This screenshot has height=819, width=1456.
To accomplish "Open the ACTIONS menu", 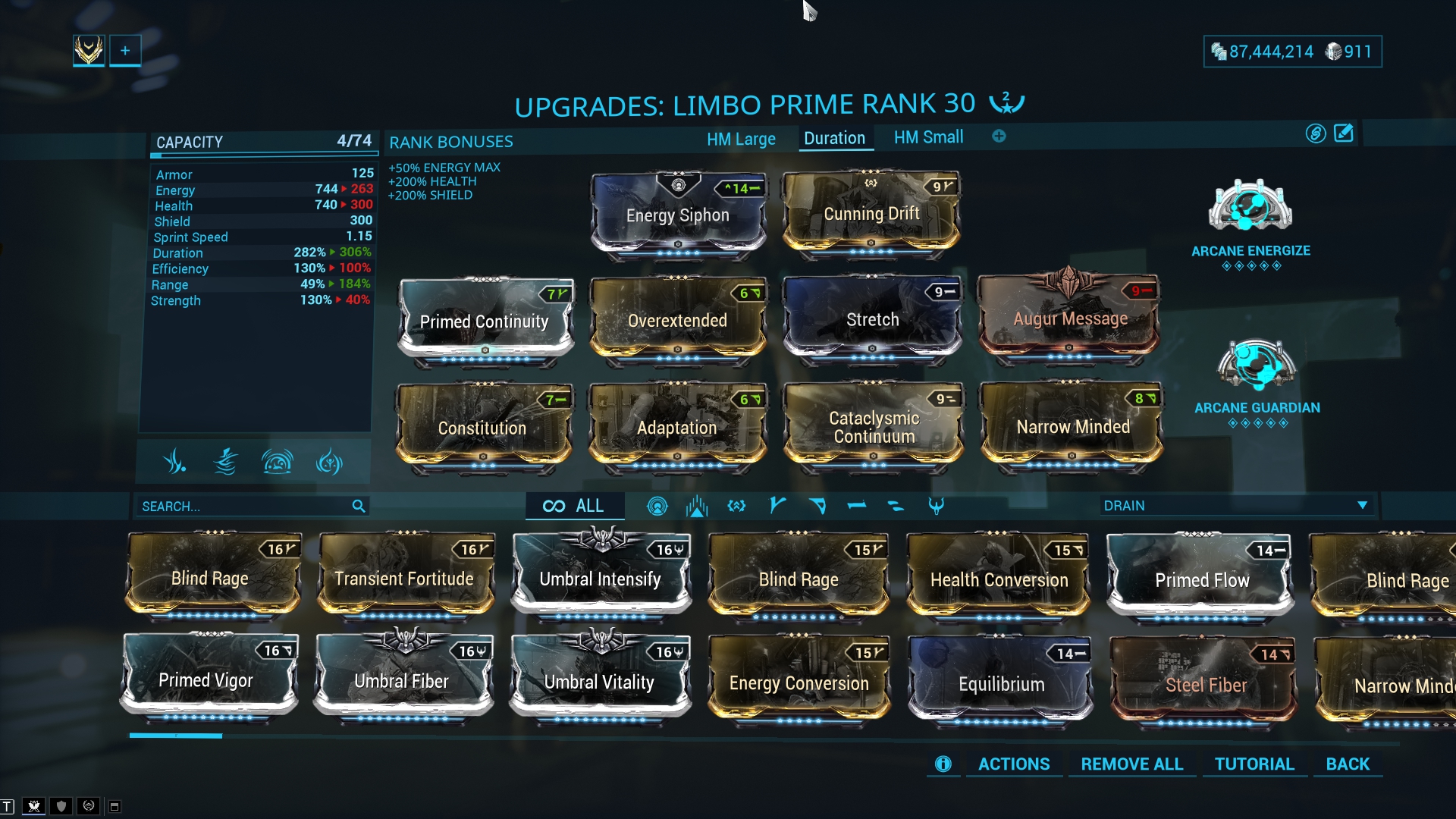I will 1013,764.
